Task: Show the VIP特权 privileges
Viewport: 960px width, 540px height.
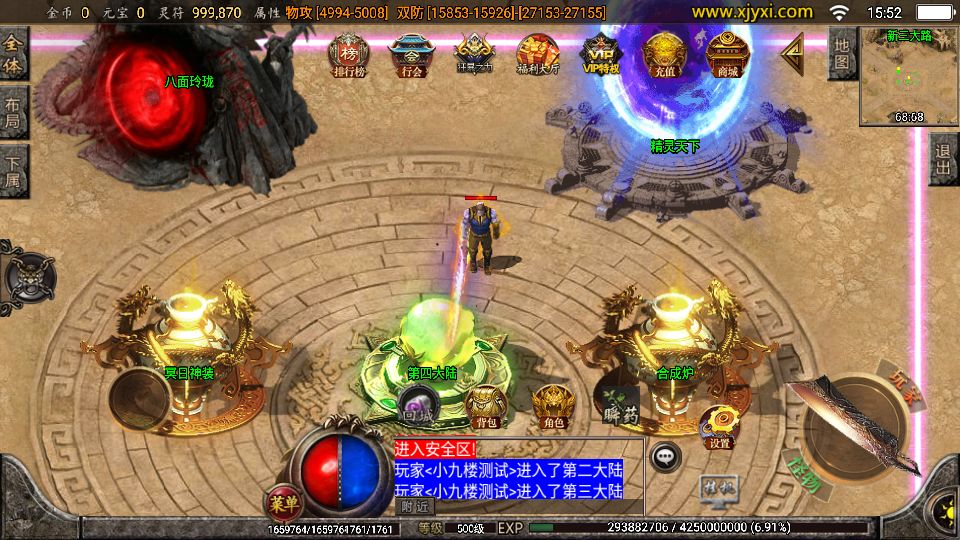Action: (600, 54)
